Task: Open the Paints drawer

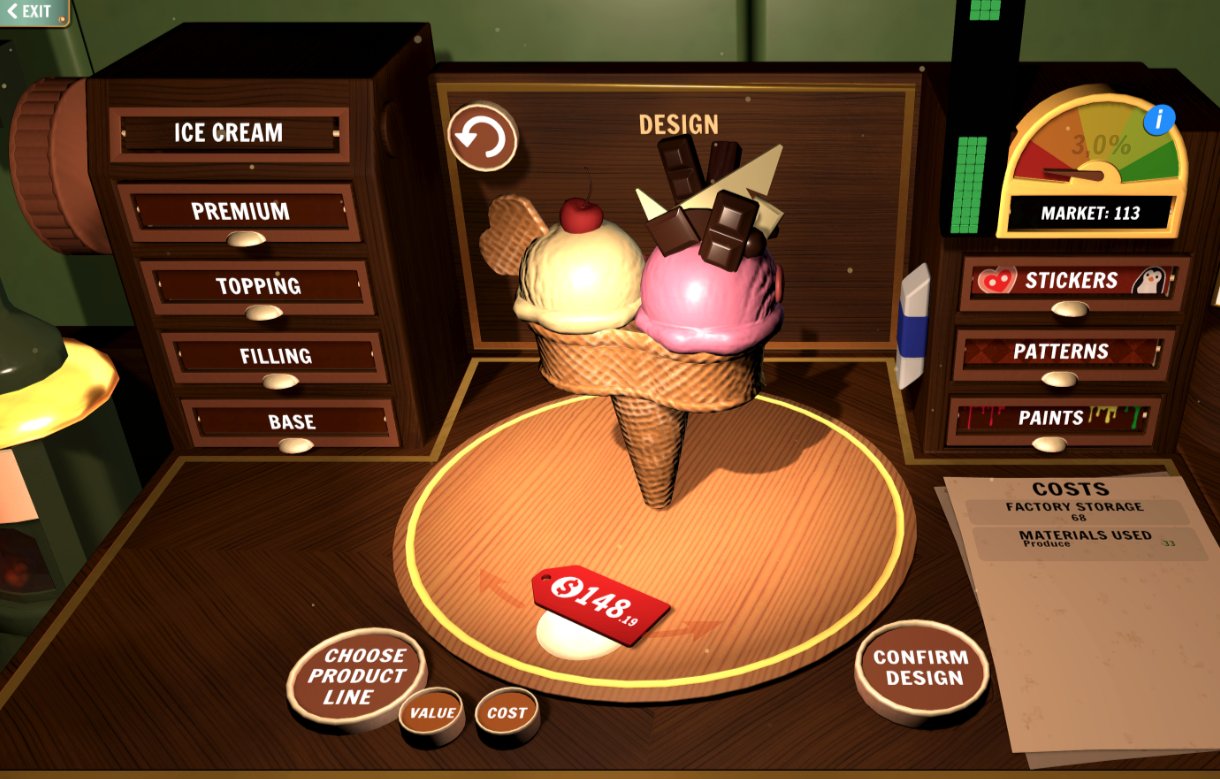Action: pos(1051,419)
